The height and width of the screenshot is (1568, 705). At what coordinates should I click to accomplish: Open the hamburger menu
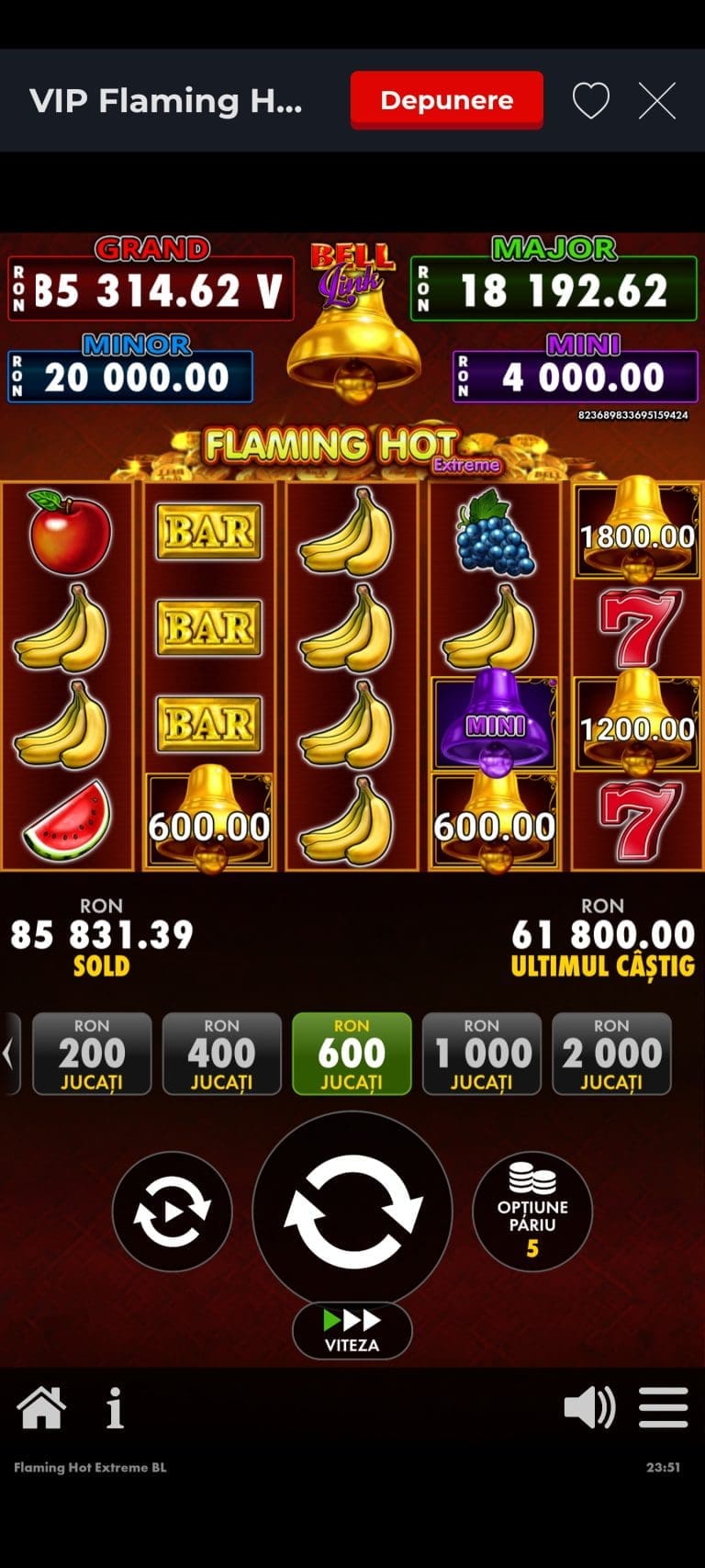click(663, 1407)
